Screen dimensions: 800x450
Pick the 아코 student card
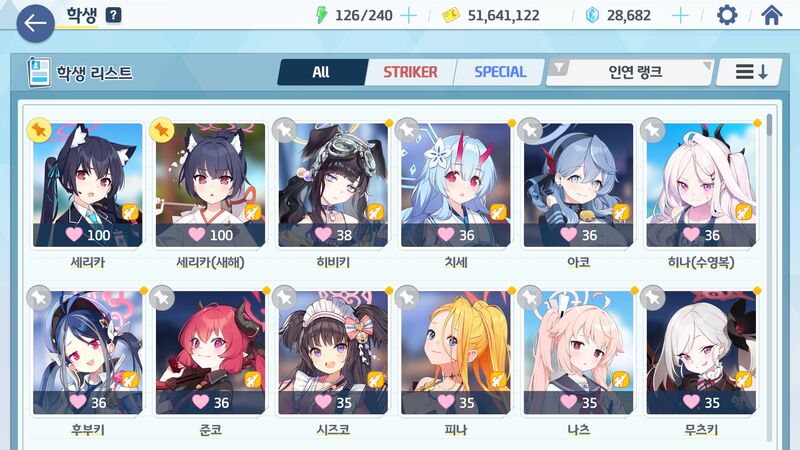click(578, 185)
